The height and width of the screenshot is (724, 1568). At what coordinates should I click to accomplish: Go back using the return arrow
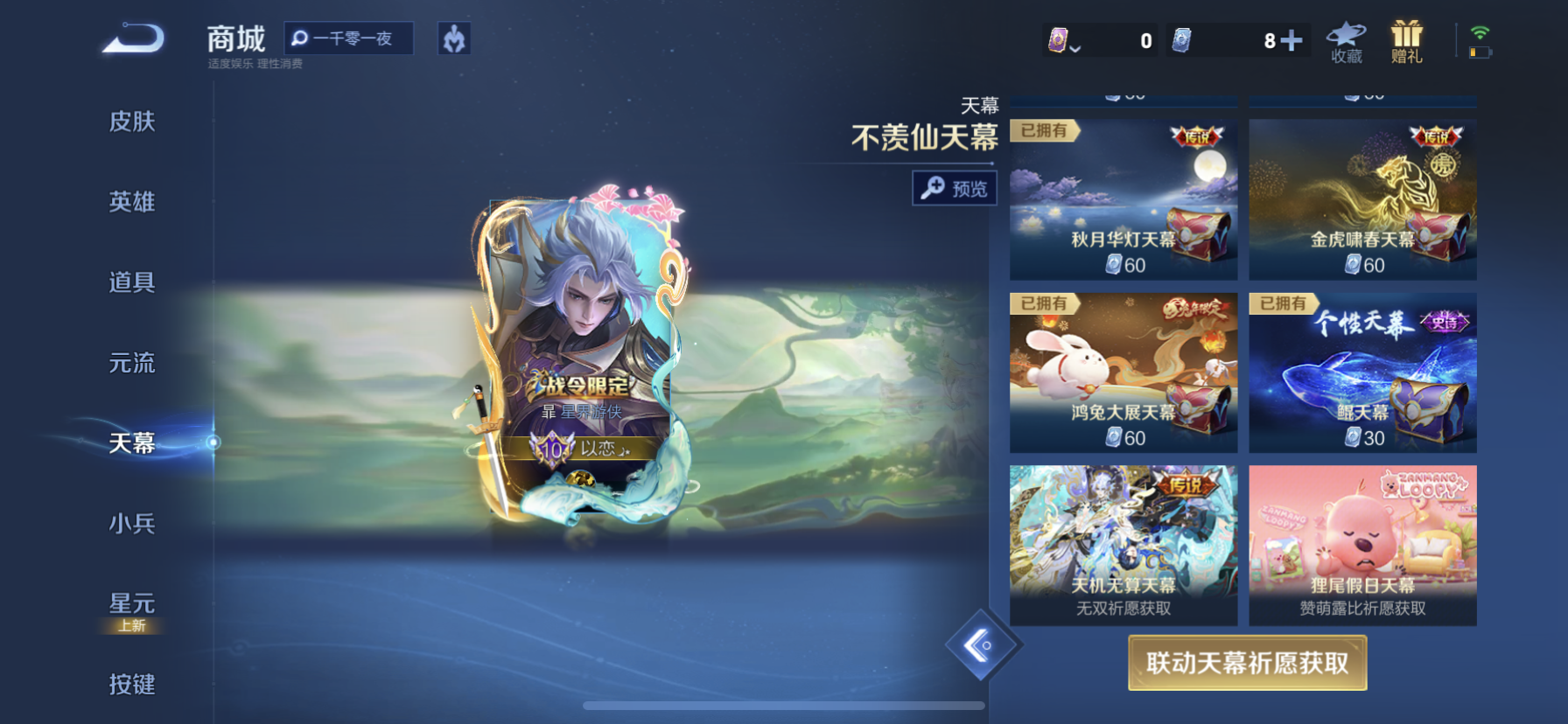tap(133, 40)
